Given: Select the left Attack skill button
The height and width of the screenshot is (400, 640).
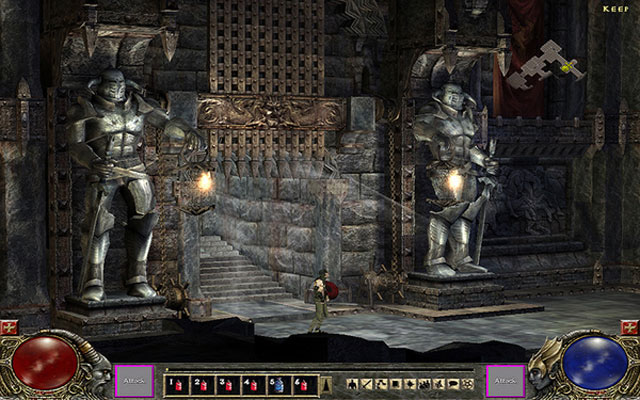Looking at the screenshot, I should coord(133,381).
